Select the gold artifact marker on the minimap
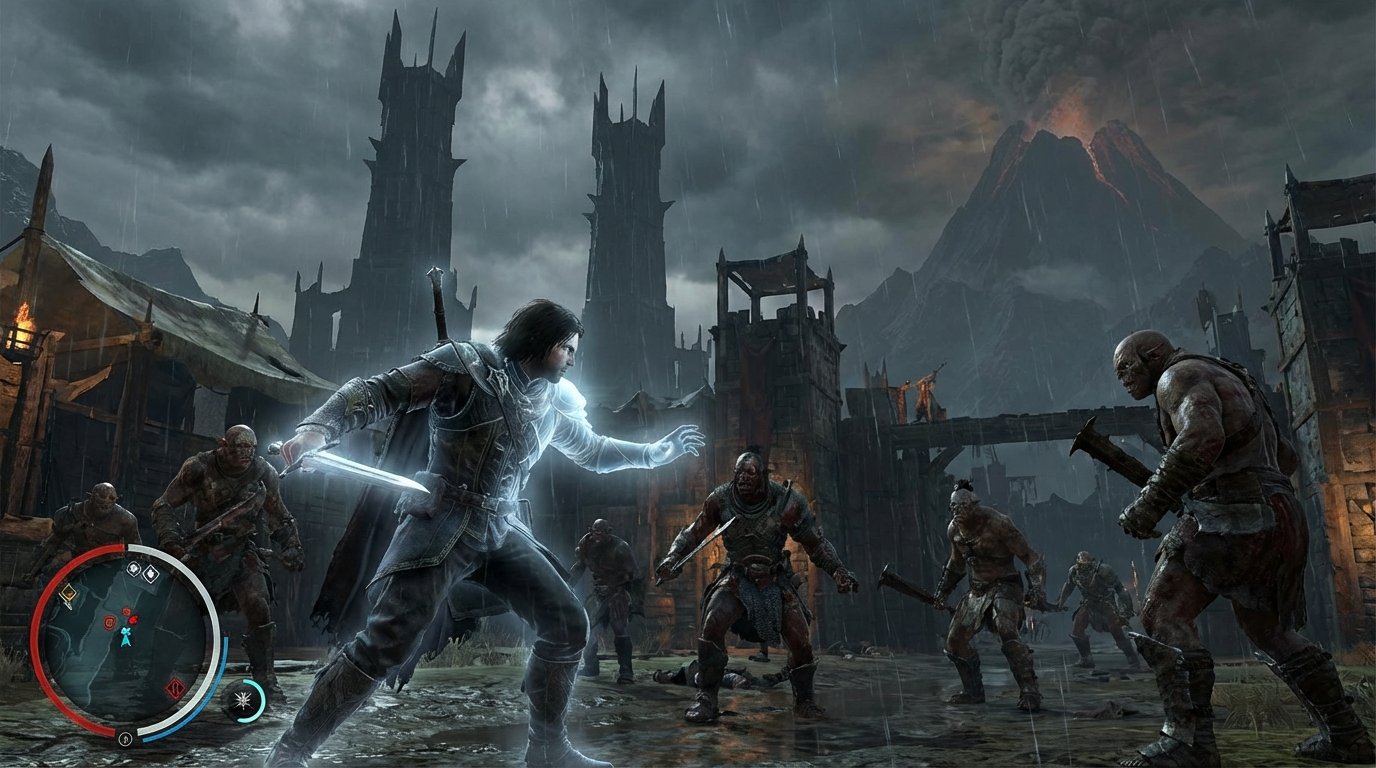Screen dimensions: 1376x768 pos(67,592)
